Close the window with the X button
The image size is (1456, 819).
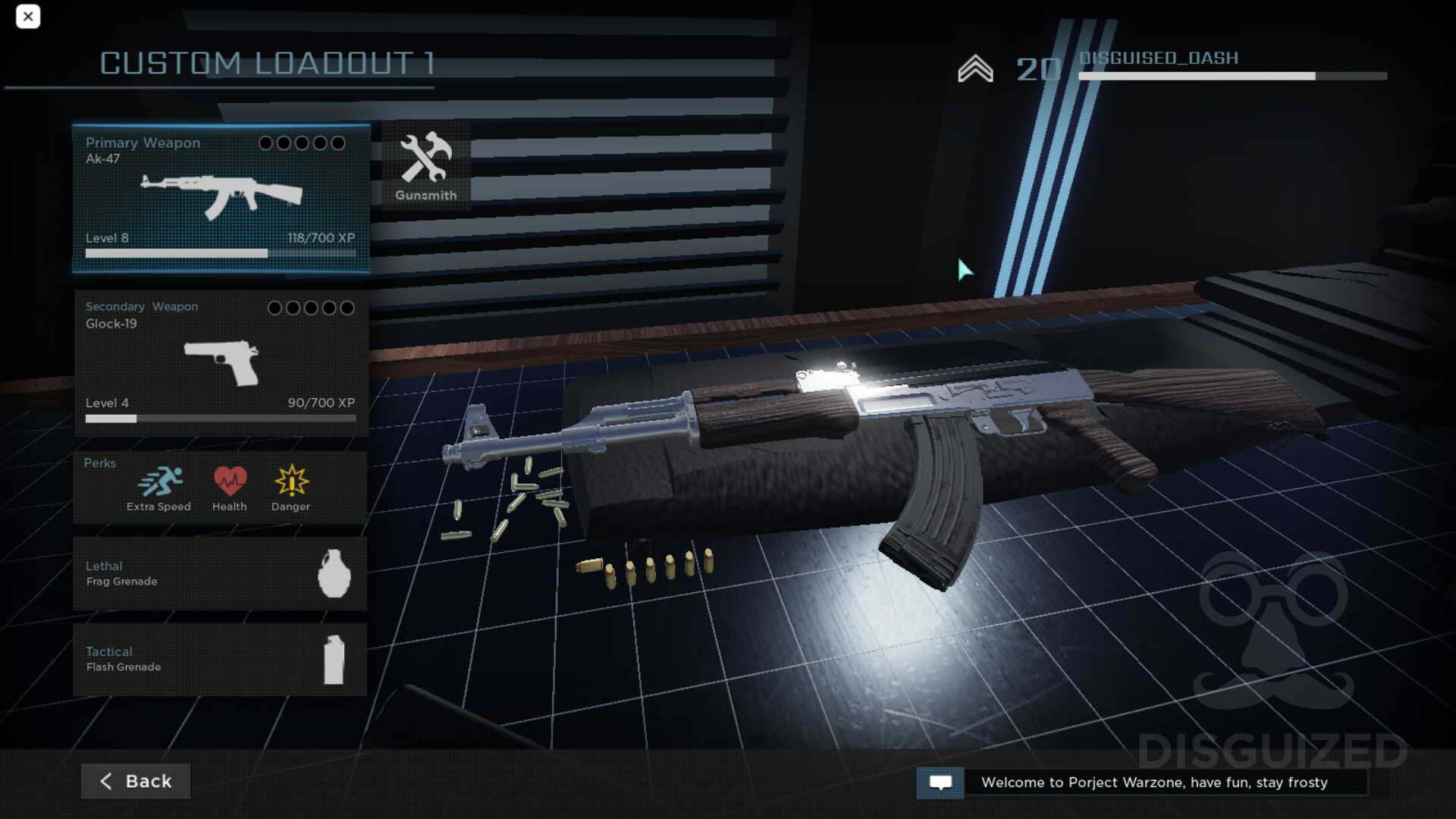(x=28, y=17)
